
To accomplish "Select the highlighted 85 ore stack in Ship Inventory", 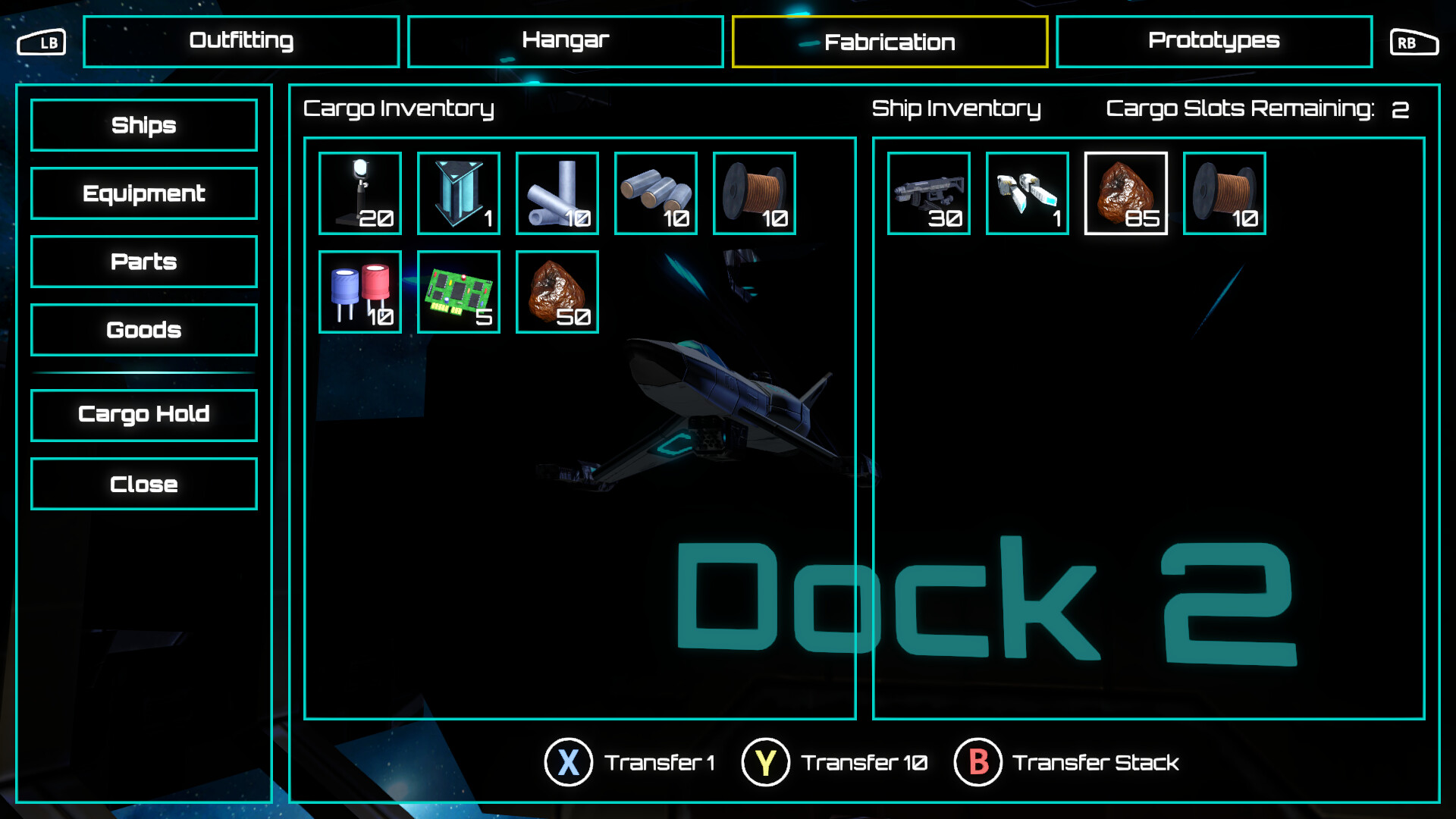I will tap(1126, 193).
